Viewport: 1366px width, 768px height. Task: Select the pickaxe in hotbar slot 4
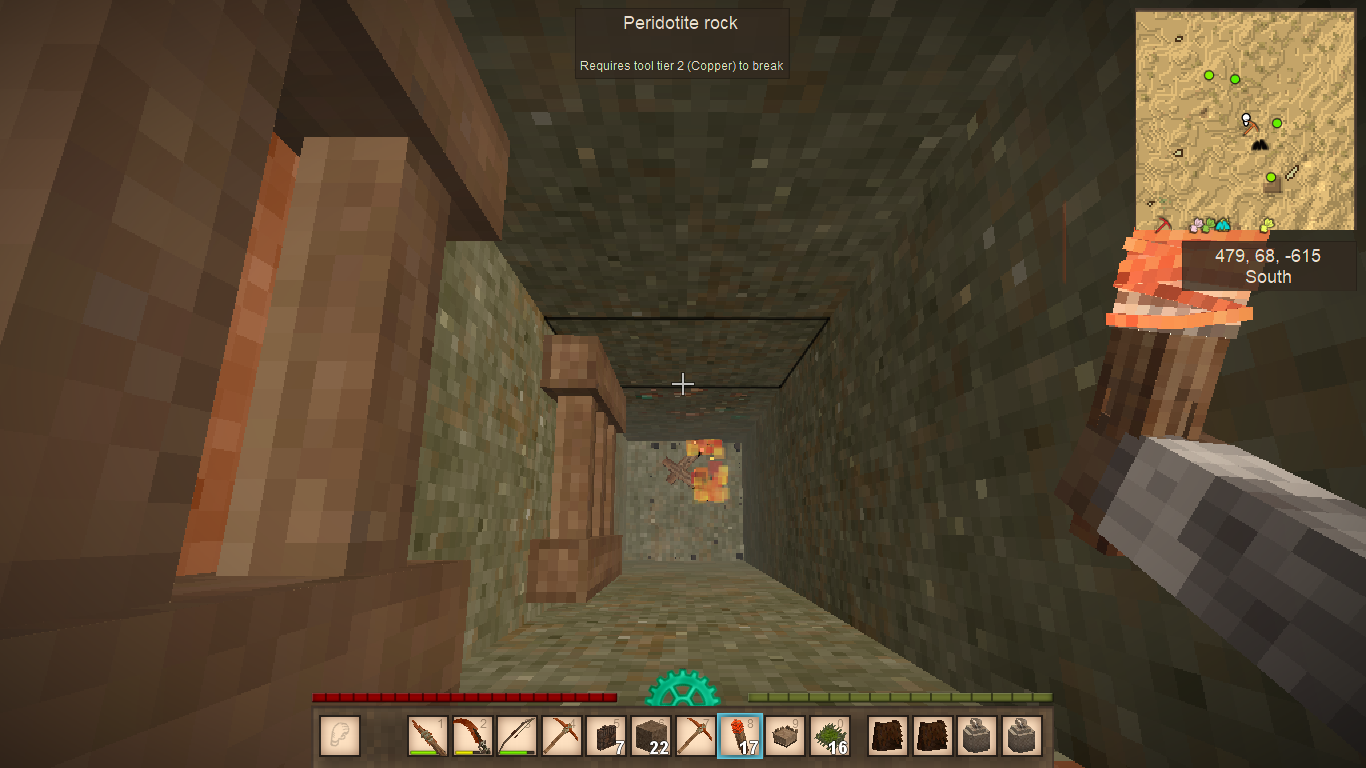point(561,736)
